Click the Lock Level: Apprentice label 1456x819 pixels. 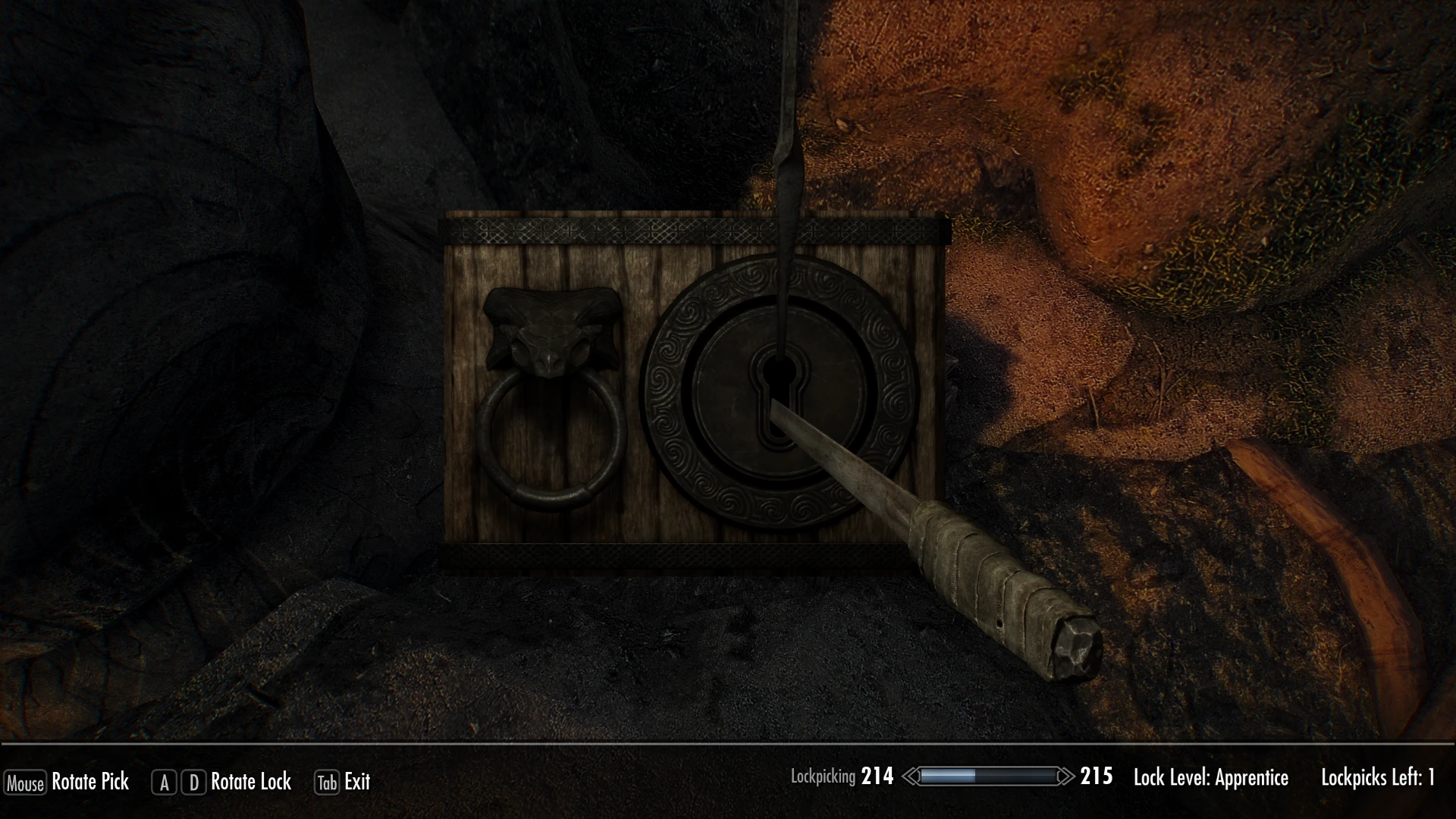click(x=1210, y=777)
